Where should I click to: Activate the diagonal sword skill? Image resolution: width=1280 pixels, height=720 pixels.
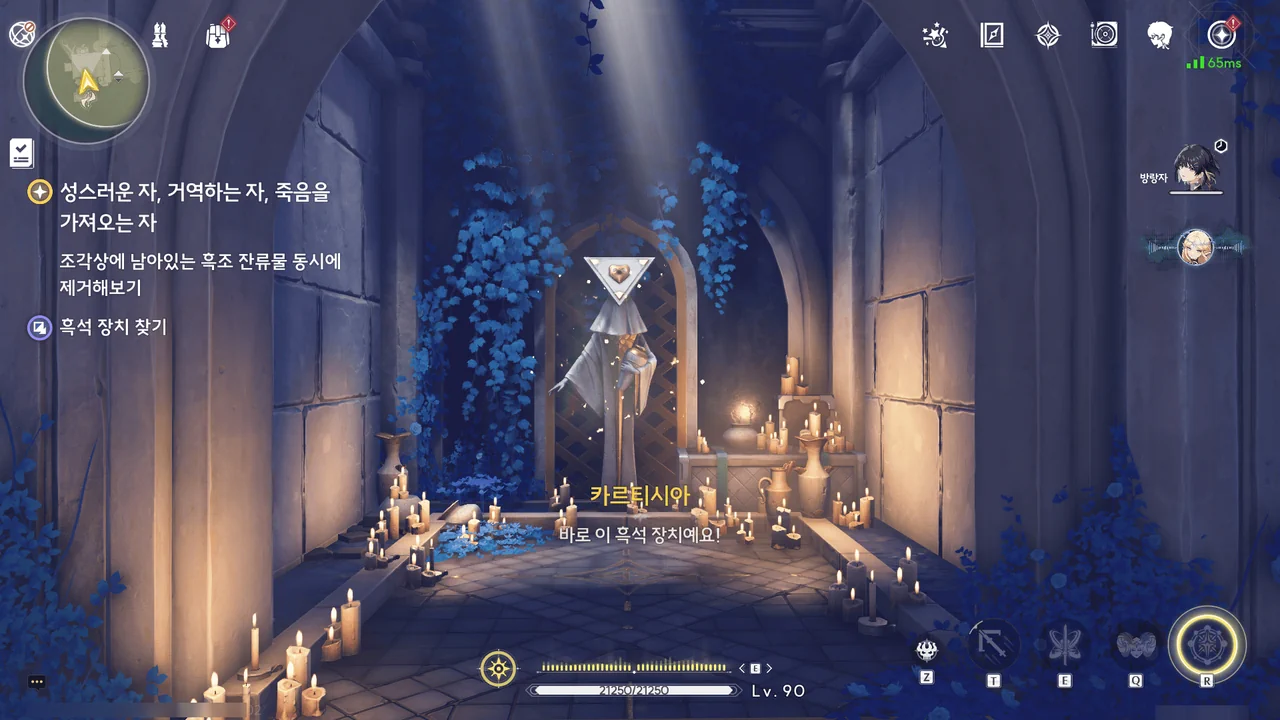pyautogui.click(x=993, y=645)
